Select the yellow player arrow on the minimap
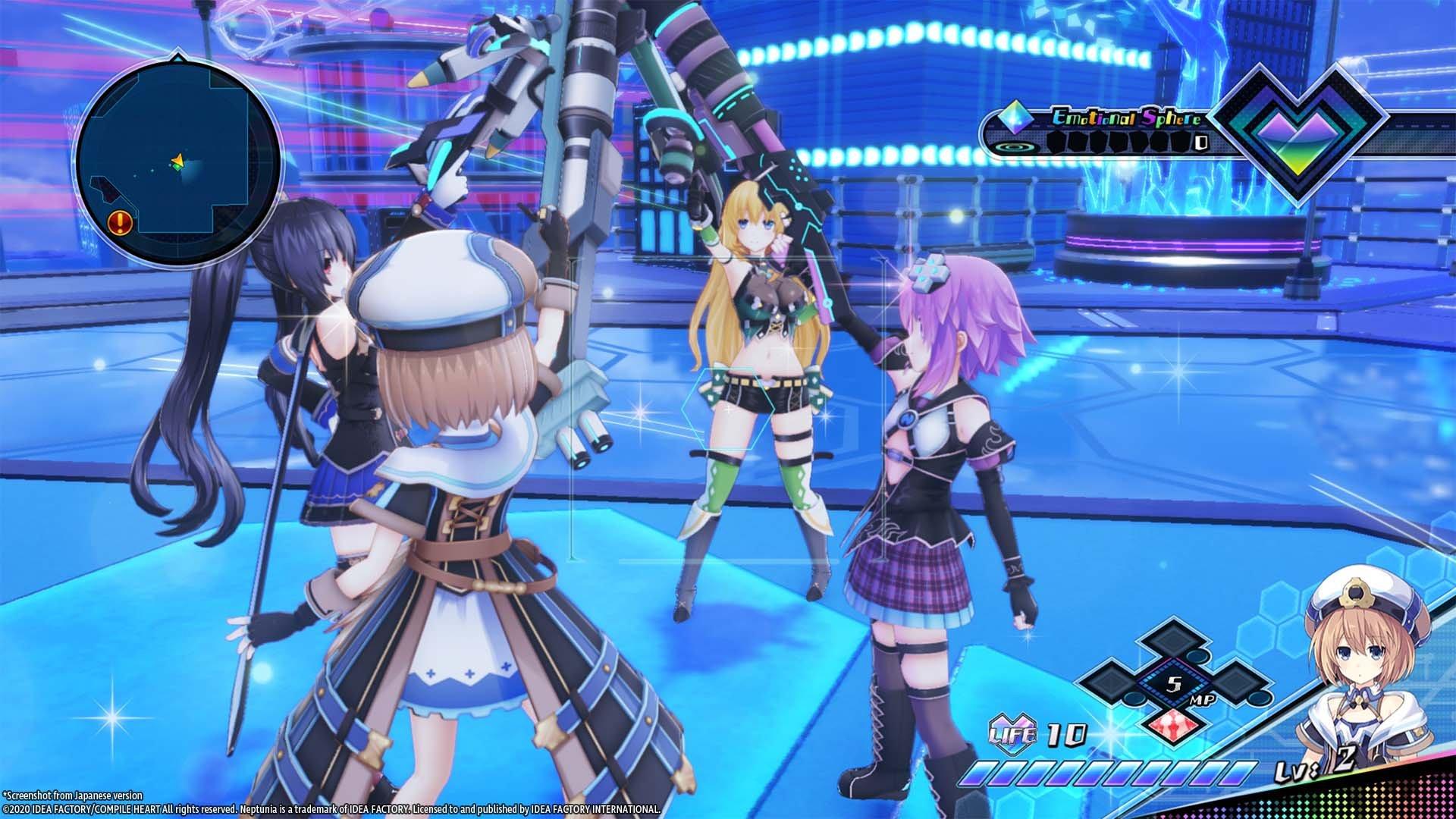Screen dimensions: 1456x819 point(178,159)
